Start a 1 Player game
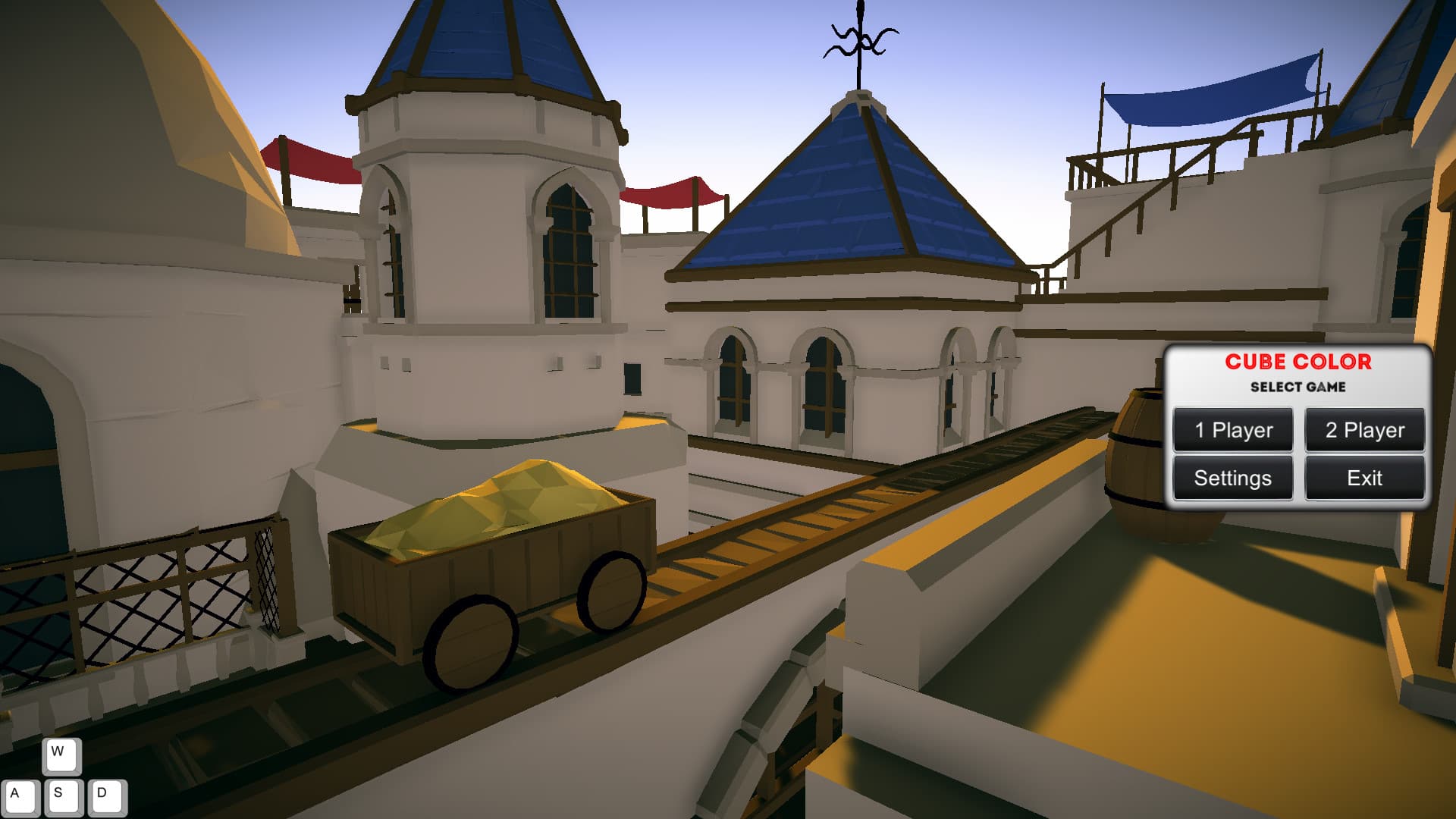1456x819 pixels. (x=1232, y=430)
